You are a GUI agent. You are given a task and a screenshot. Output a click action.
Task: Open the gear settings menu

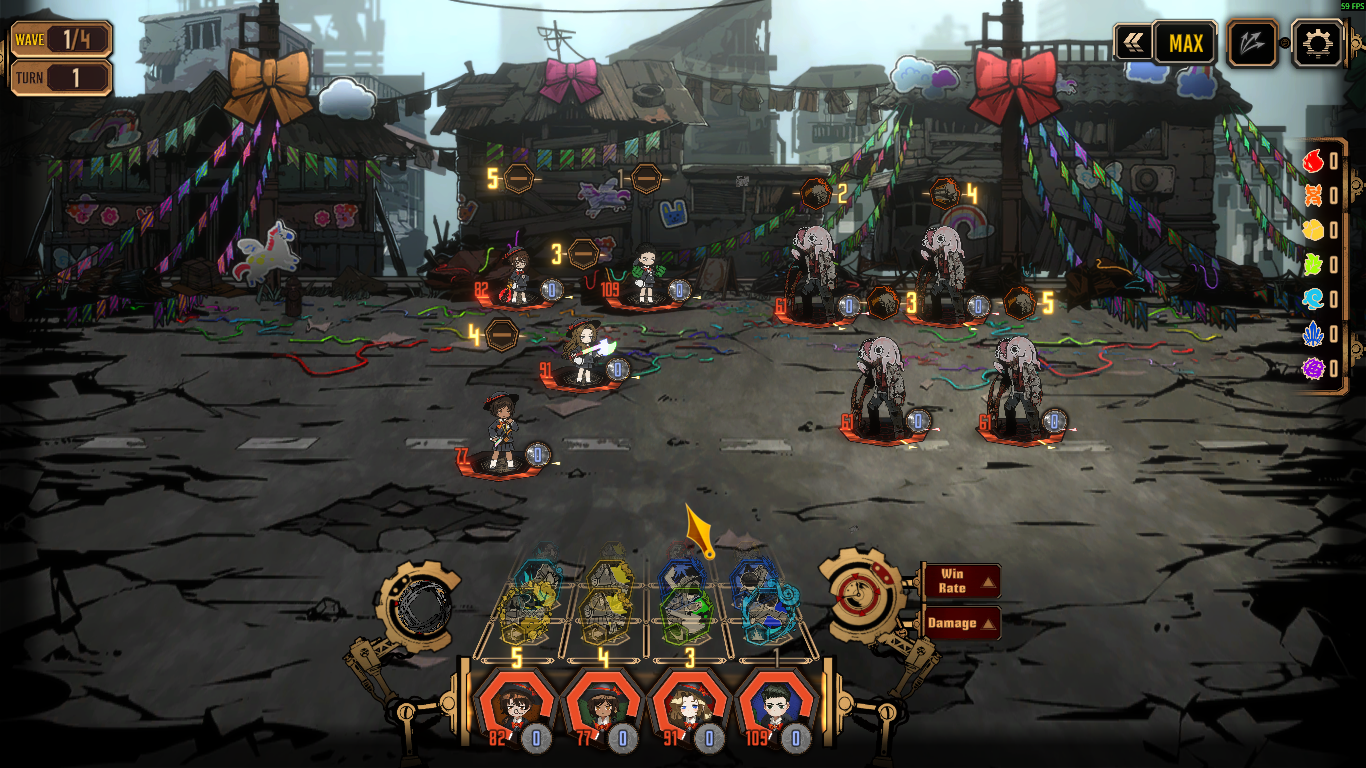[x=1317, y=44]
